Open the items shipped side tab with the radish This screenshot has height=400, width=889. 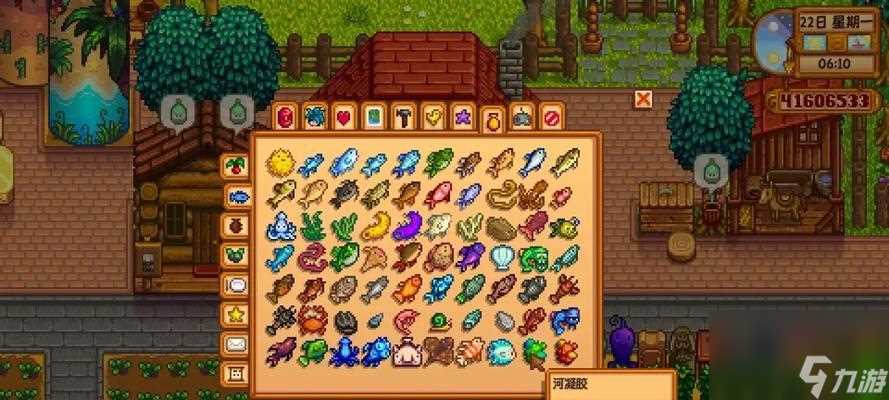[237, 165]
